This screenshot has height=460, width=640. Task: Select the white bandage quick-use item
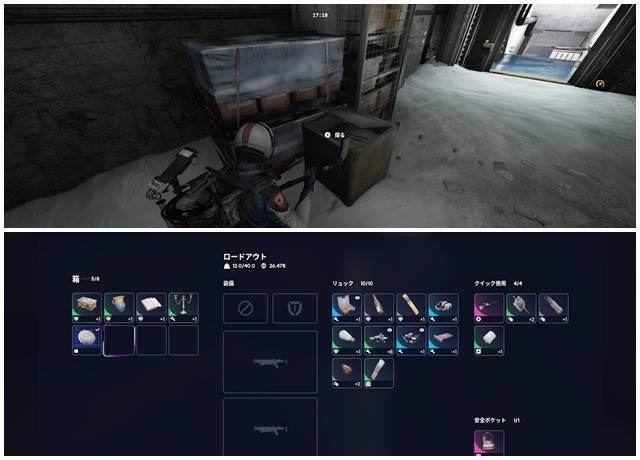(x=489, y=340)
